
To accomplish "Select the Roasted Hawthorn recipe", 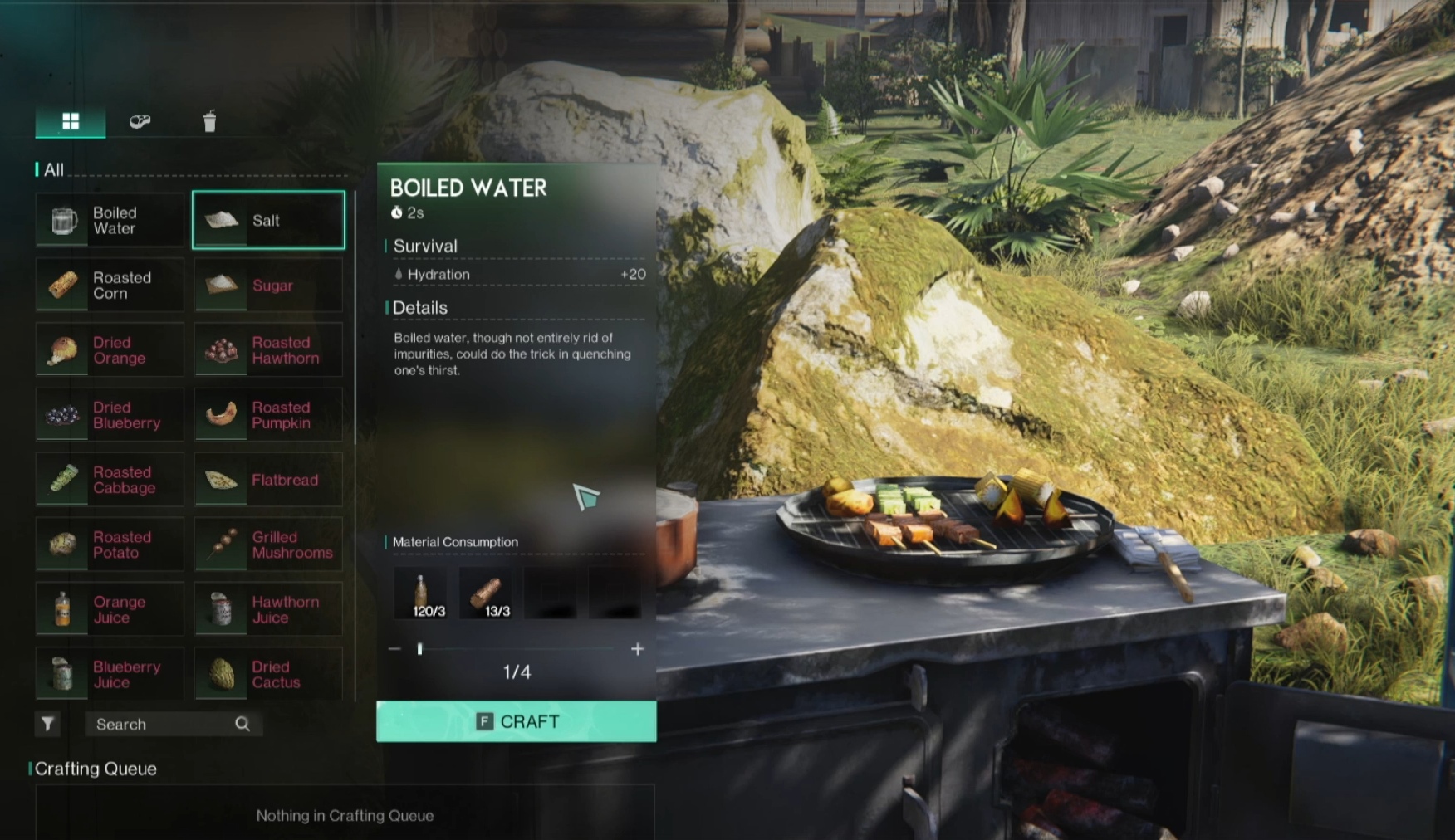I will [x=268, y=350].
